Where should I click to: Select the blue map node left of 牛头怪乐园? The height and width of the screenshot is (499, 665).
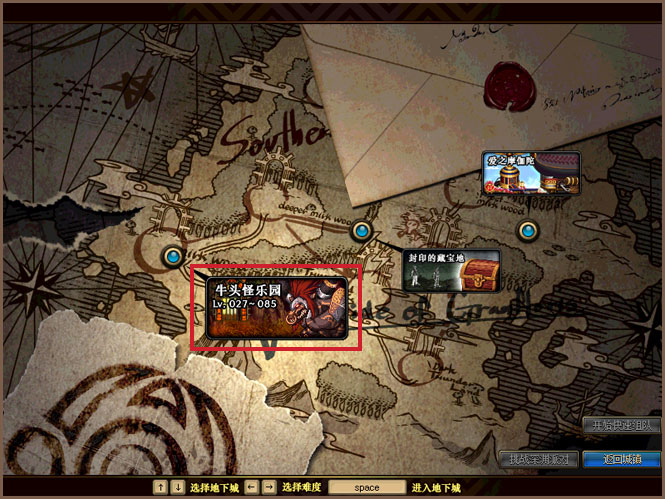coord(174,256)
